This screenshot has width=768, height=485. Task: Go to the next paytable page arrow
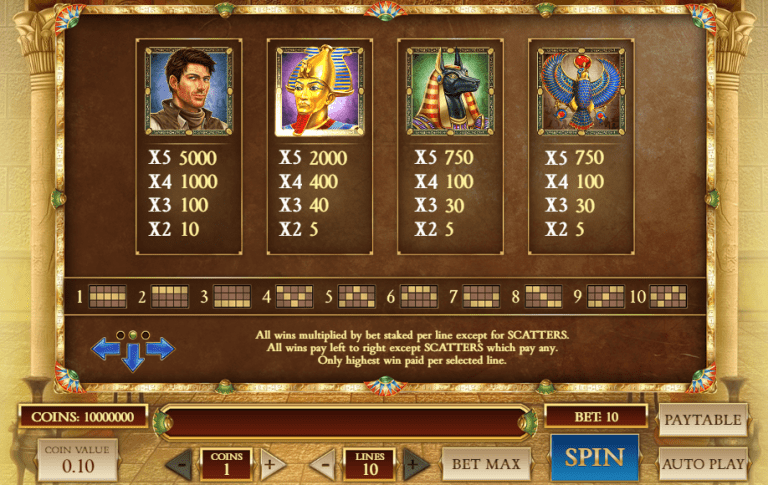(160, 348)
